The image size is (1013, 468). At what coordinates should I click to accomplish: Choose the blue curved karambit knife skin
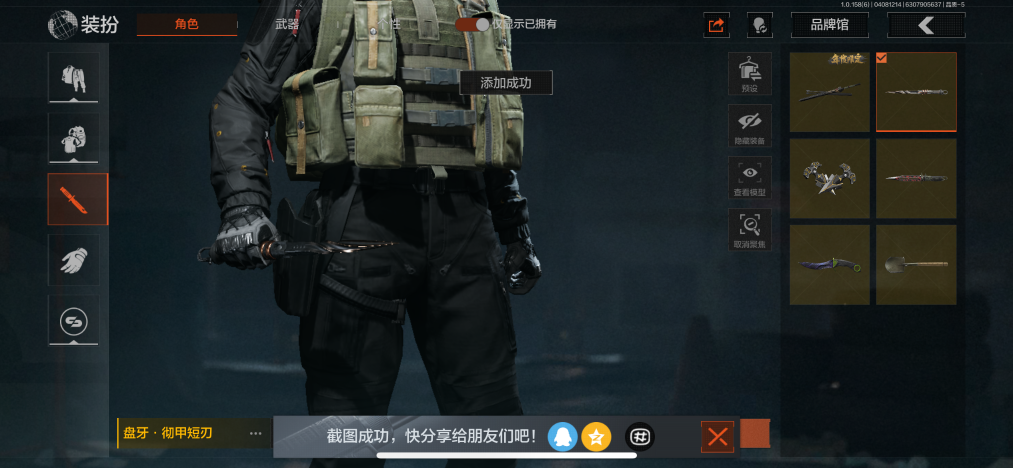point(829,265)
